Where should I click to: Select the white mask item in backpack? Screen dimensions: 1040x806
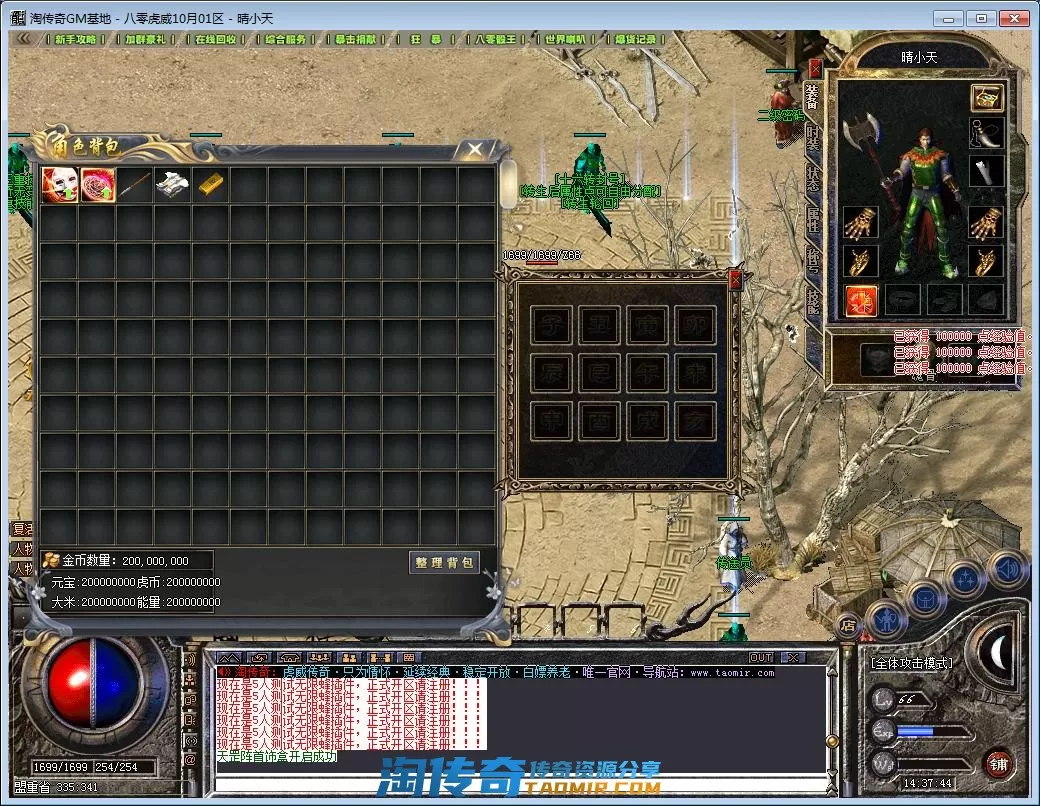pyautogui.click(x=59, y=185)
